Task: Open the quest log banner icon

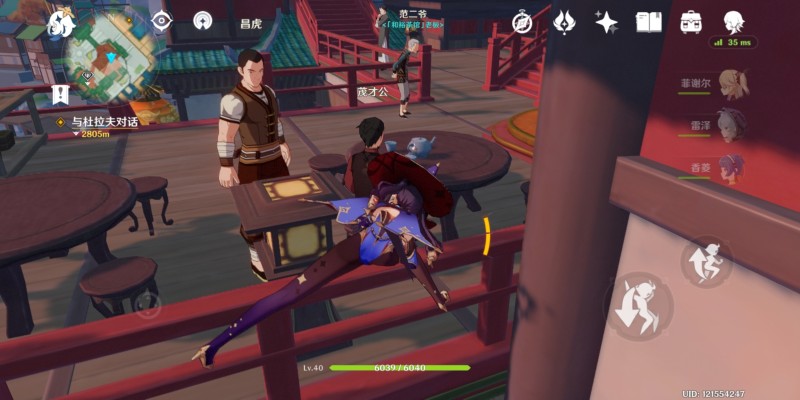Action: (60, 95)
